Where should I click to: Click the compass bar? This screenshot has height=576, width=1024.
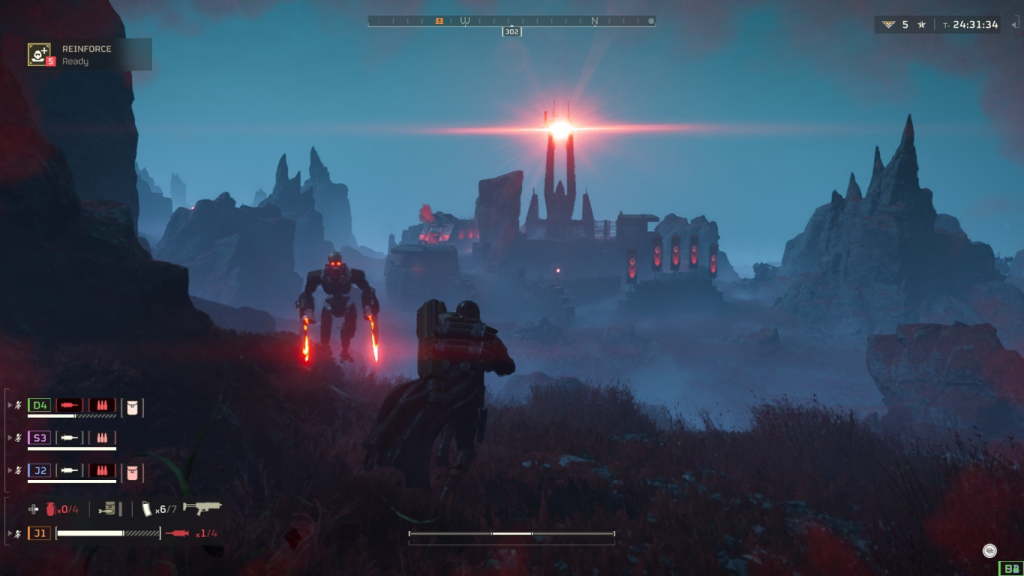510,20
